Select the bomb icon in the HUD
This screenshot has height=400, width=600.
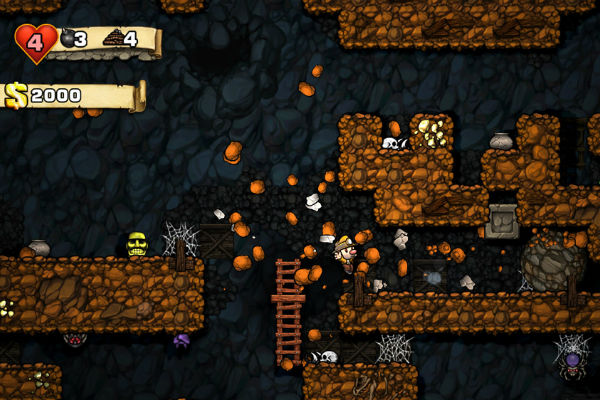pyautogui.click(x=68, y=39)
